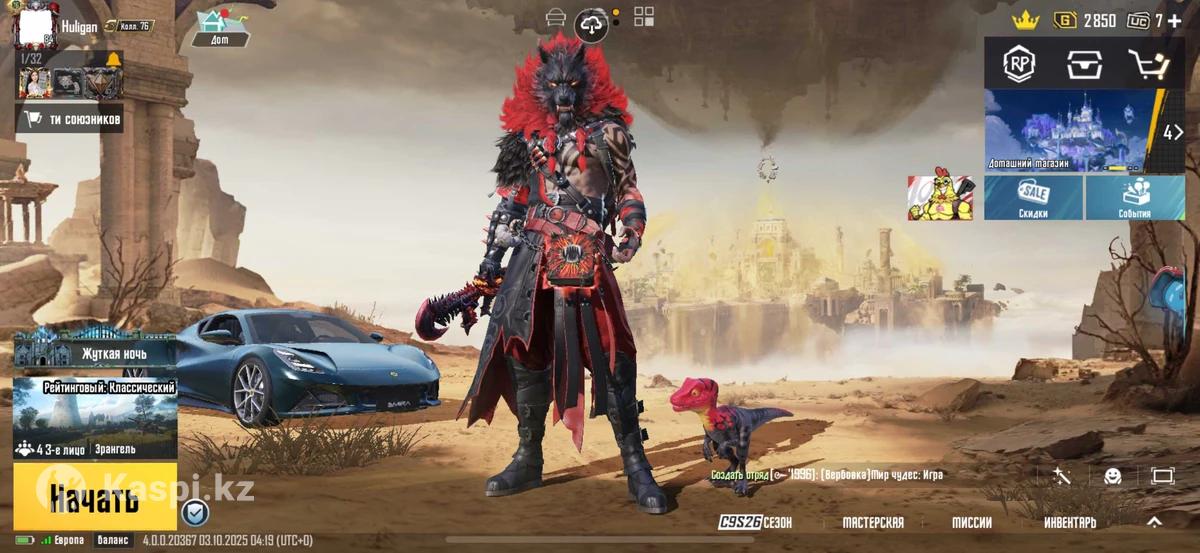Open the Royale Pass RP icon
The height and width of the screenshot is (553, 1200).
1019,64
